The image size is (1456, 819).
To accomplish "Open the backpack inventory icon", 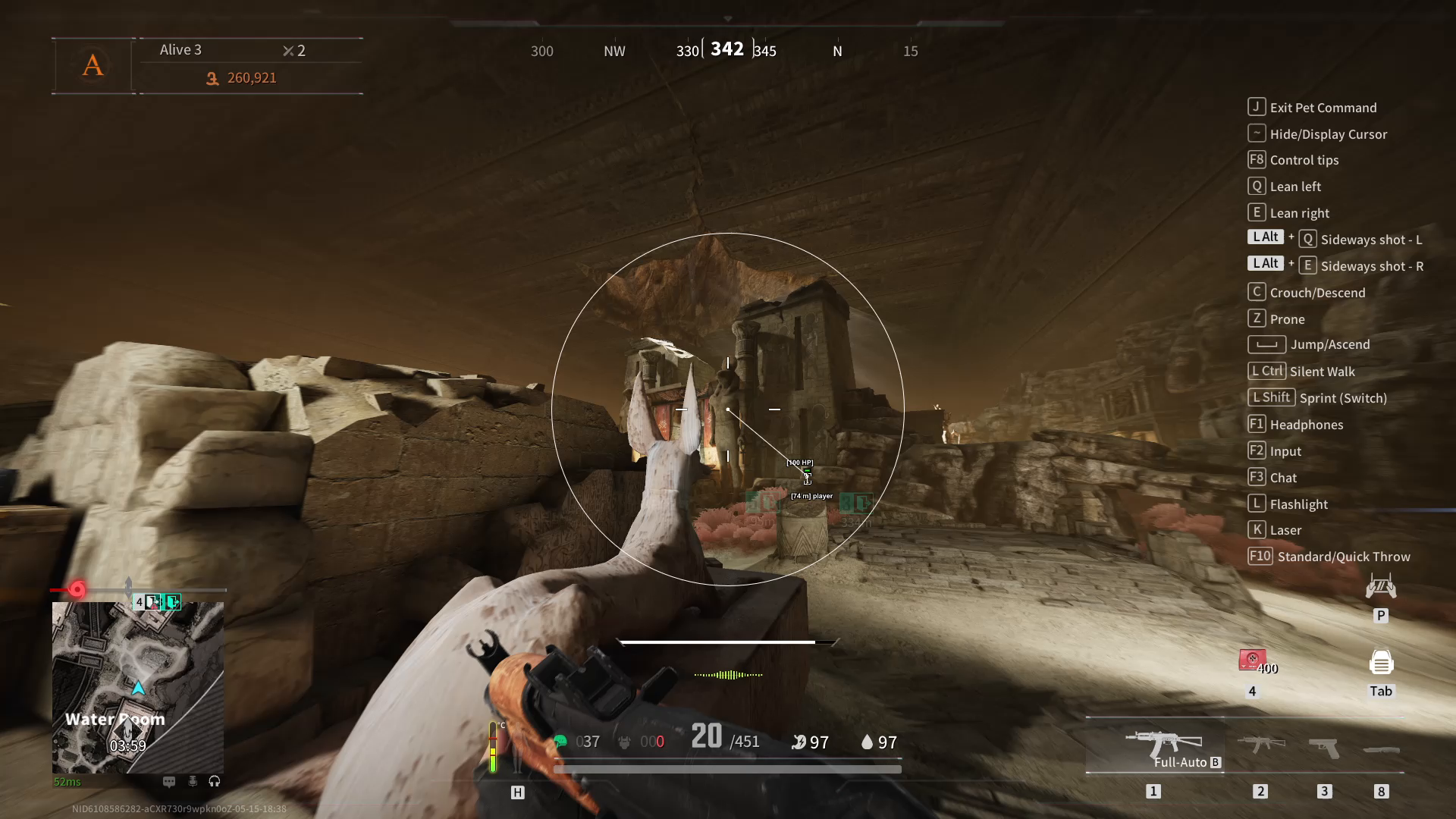I will click(x=1381, y=663).
